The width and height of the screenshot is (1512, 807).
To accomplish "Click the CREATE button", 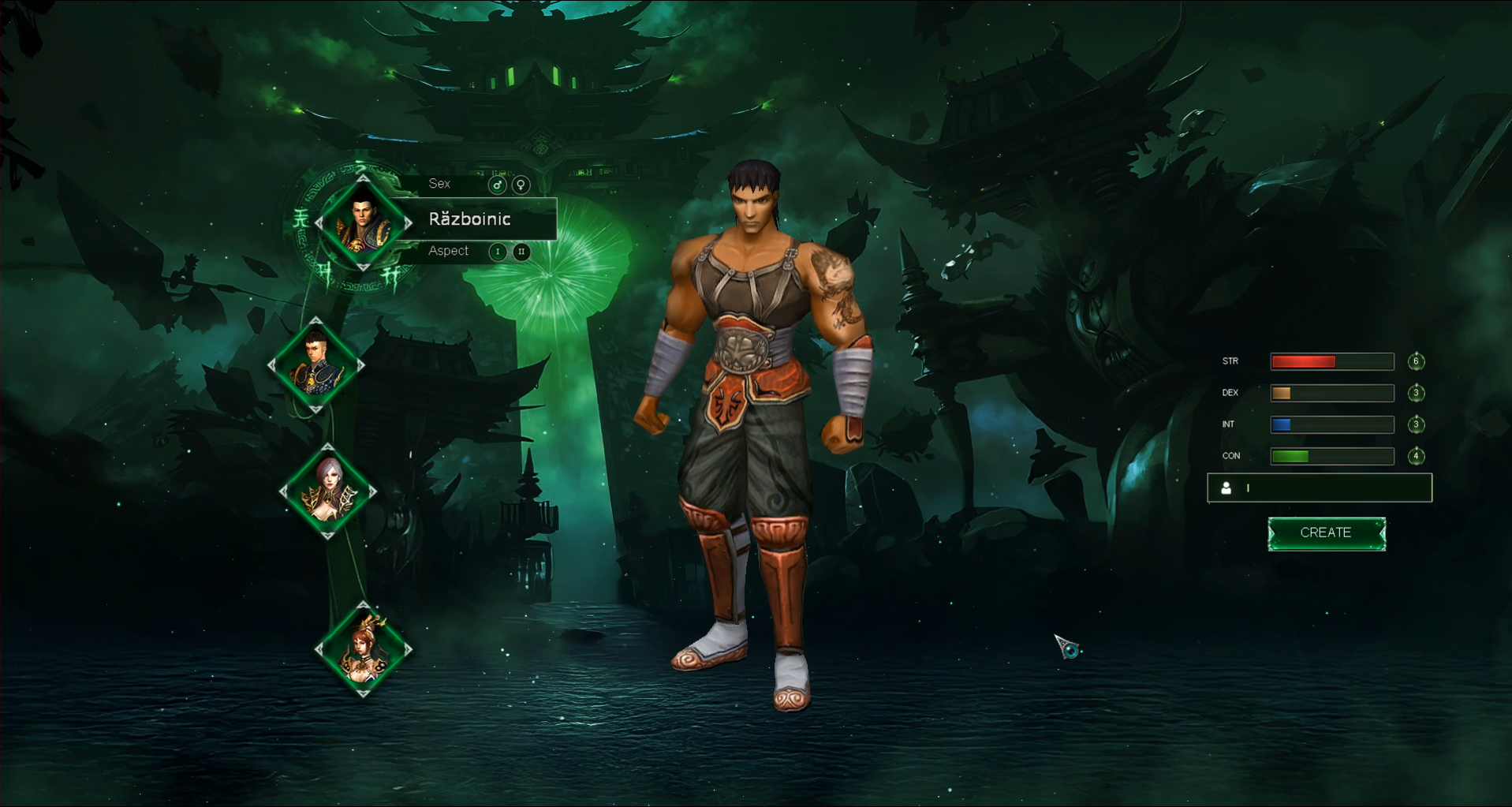I will pyautogui.click(x=1326, y=533).
